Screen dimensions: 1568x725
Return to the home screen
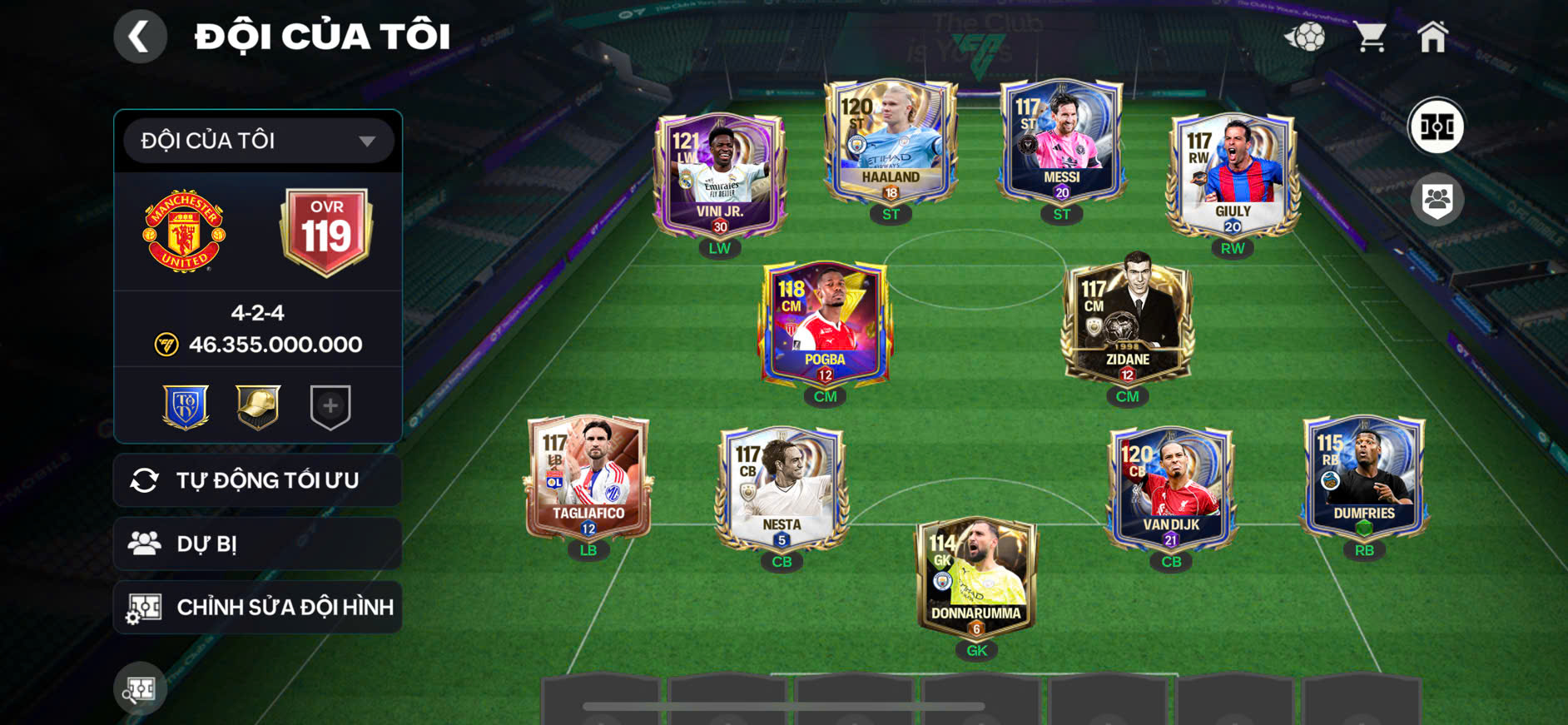1432,37
